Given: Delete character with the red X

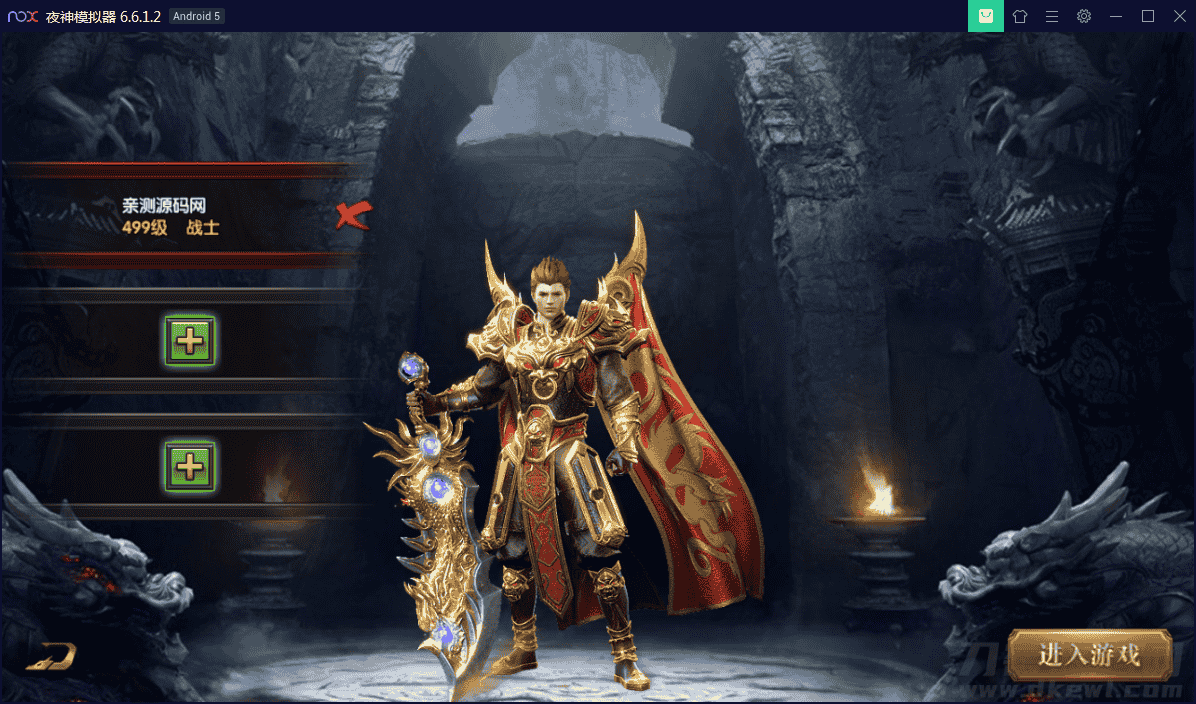Looking at the screenshot, I should [x=353, y=214].
